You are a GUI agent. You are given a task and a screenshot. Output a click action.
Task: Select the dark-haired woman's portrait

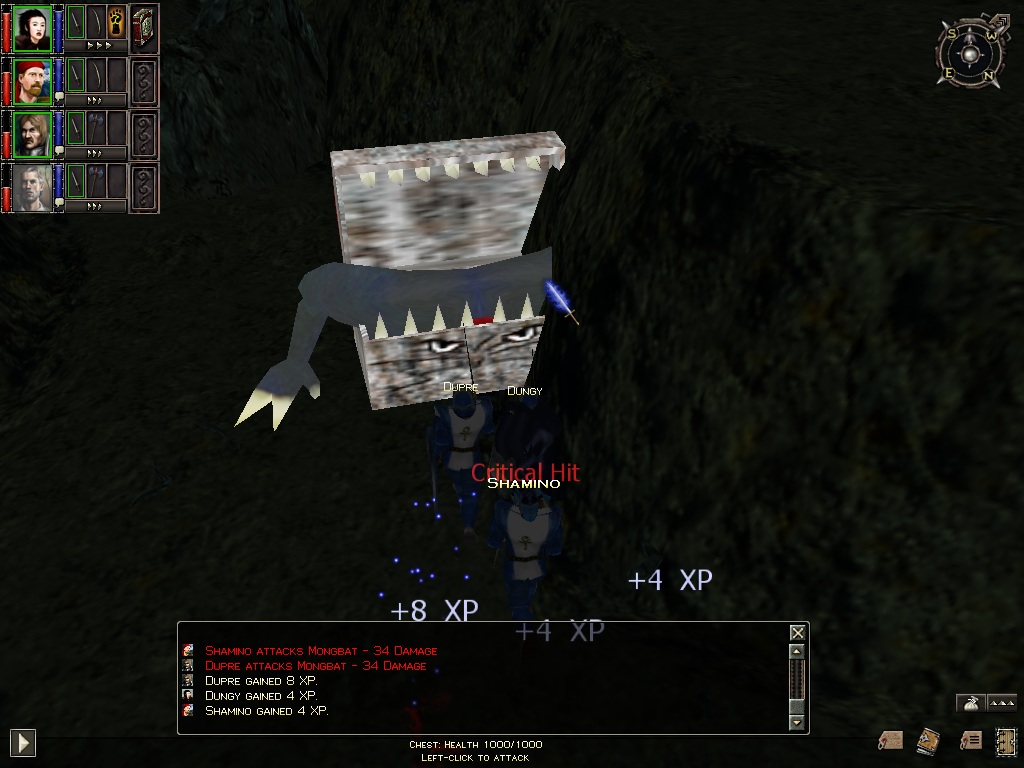point(32,29)
